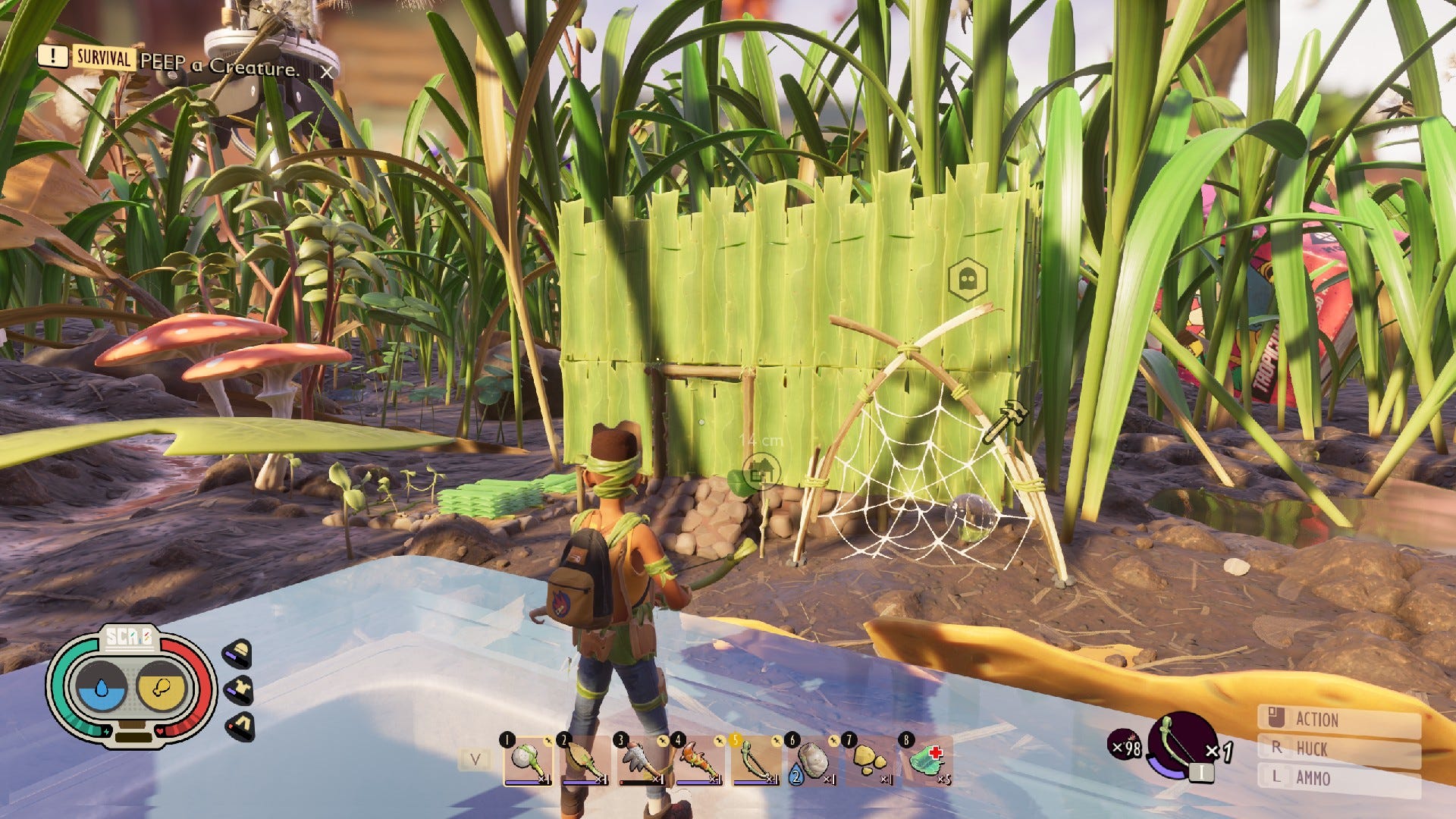Screen dimensions: 1456x819
Task: Dismiss the PEEP a Creature quest with X
Action: tap(328, 71)
